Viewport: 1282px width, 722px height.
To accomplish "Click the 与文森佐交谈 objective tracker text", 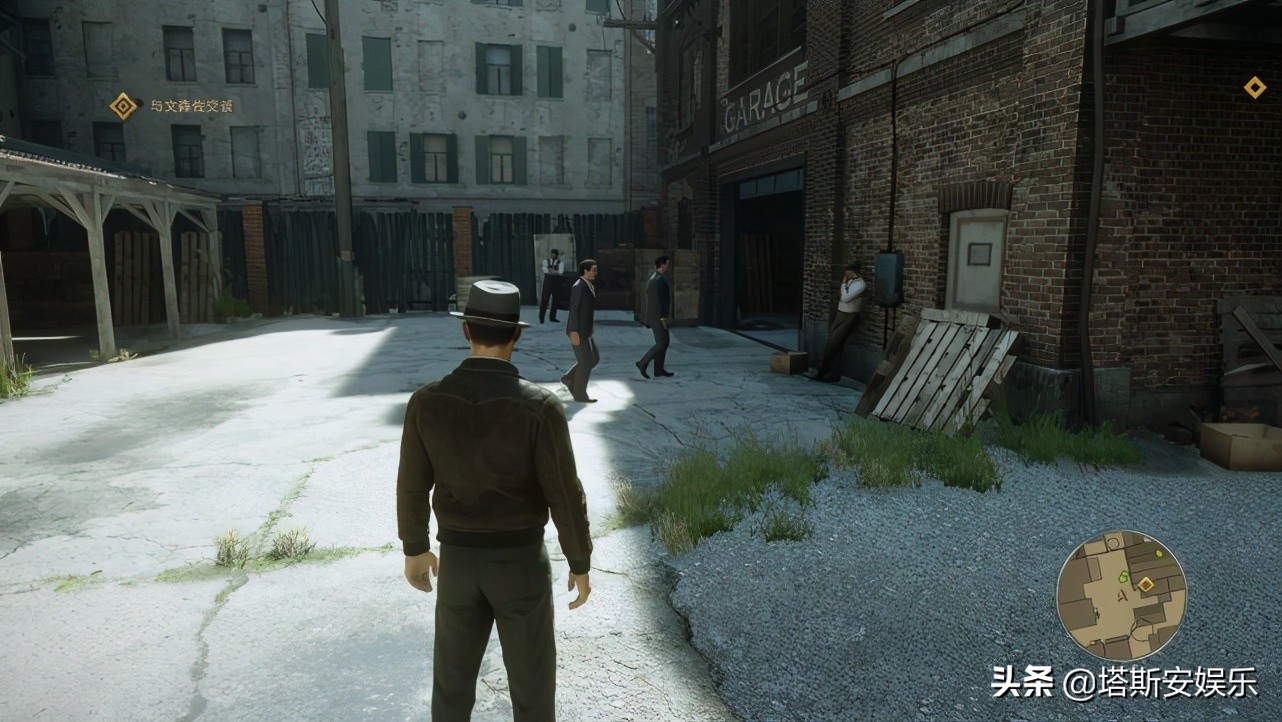I will (192, 106).
